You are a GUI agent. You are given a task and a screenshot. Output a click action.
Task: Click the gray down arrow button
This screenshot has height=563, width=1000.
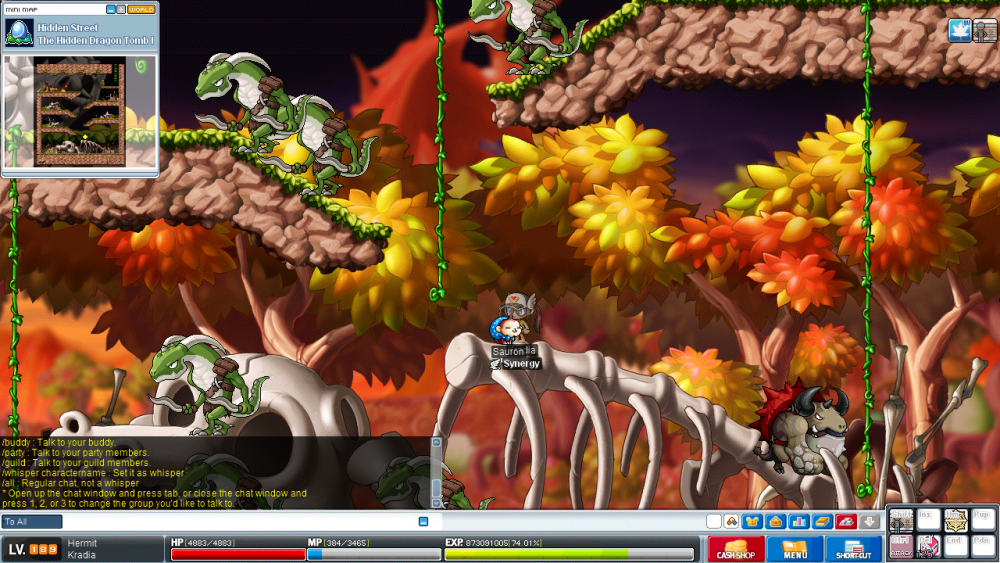[869, 521]
